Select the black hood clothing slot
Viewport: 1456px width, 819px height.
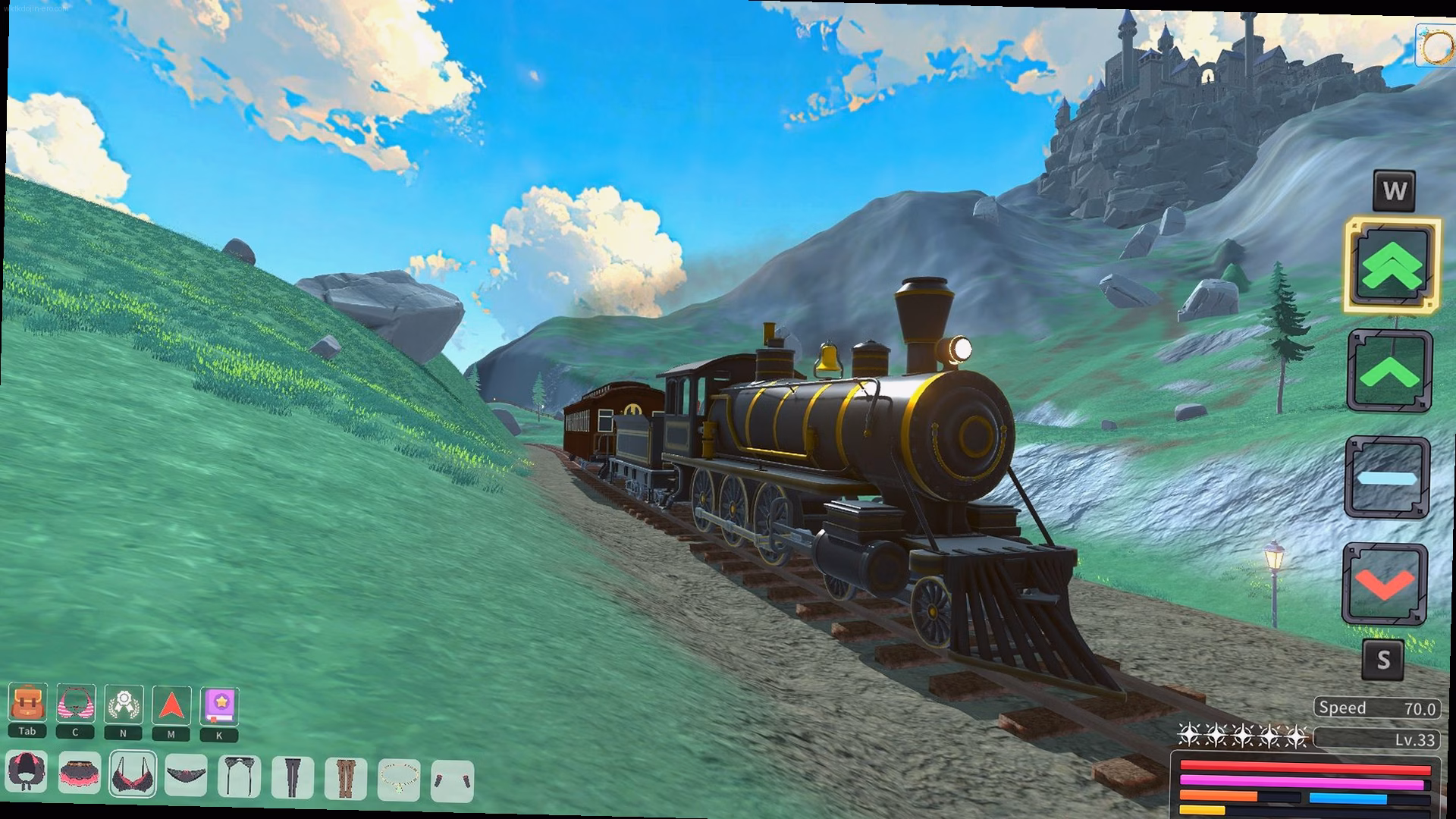pyautogui.click(x=27, y=774)
